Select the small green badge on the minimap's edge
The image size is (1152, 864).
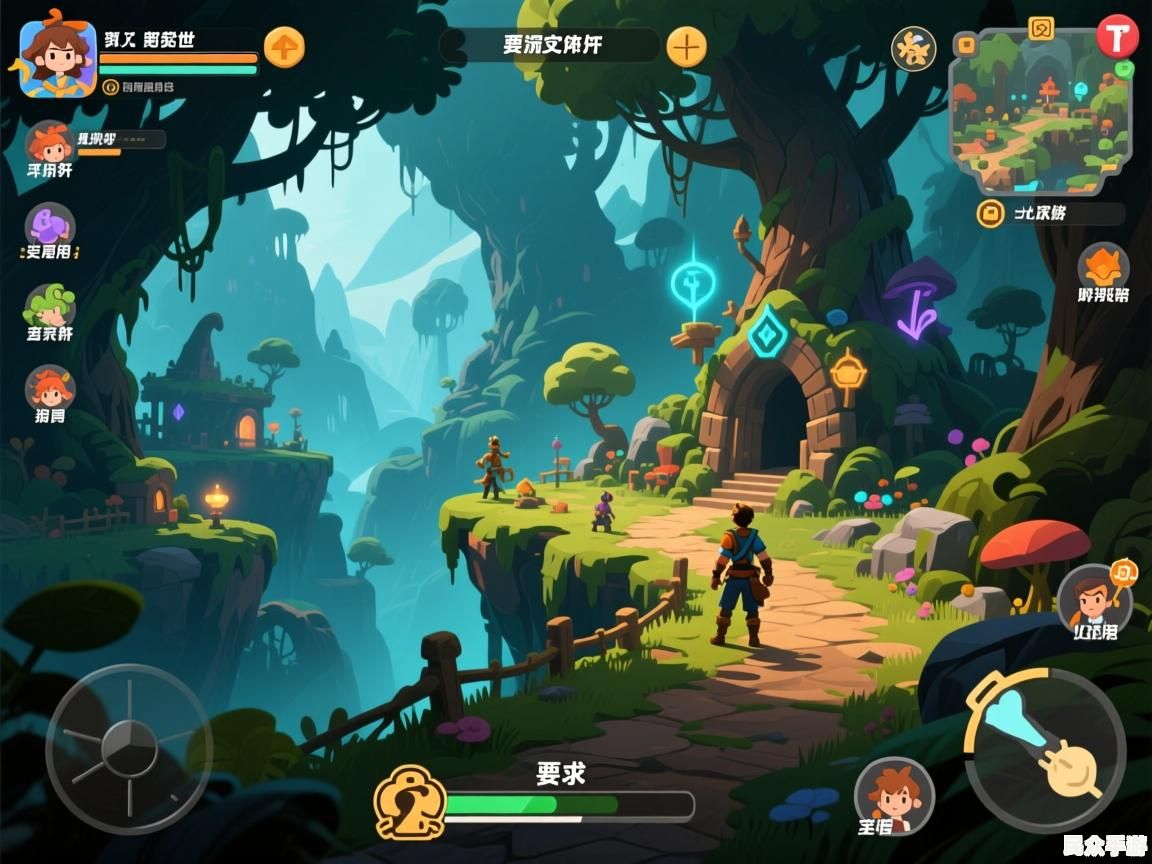tap(1125, 69)
